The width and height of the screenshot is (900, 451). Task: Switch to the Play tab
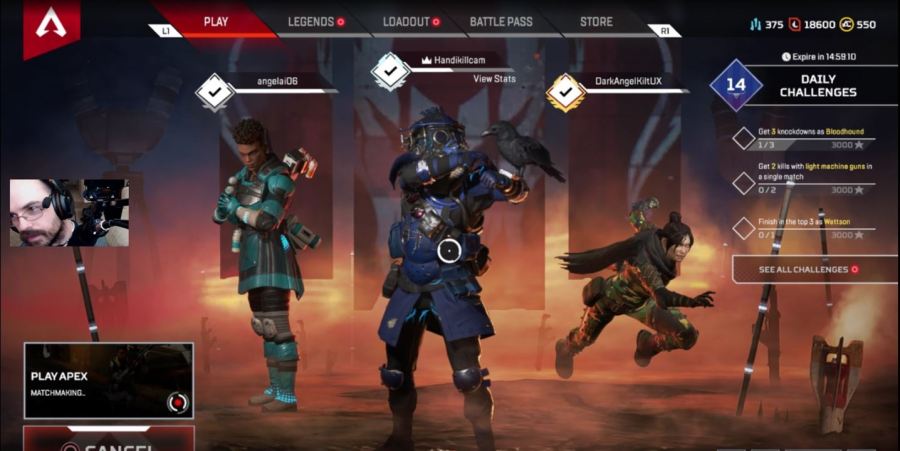coord(215,21)
